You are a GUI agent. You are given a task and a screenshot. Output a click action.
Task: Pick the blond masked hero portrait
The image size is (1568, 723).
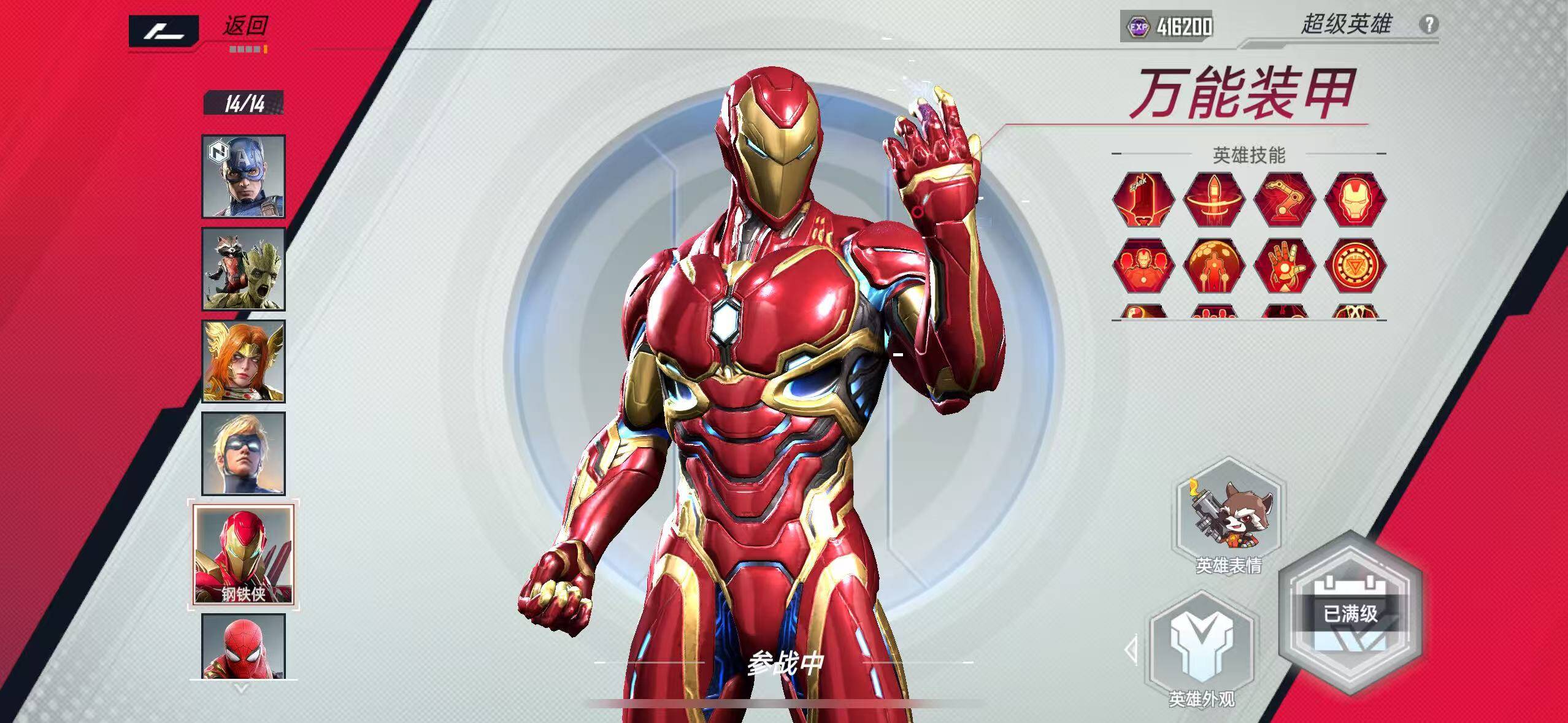coord(244,454)
